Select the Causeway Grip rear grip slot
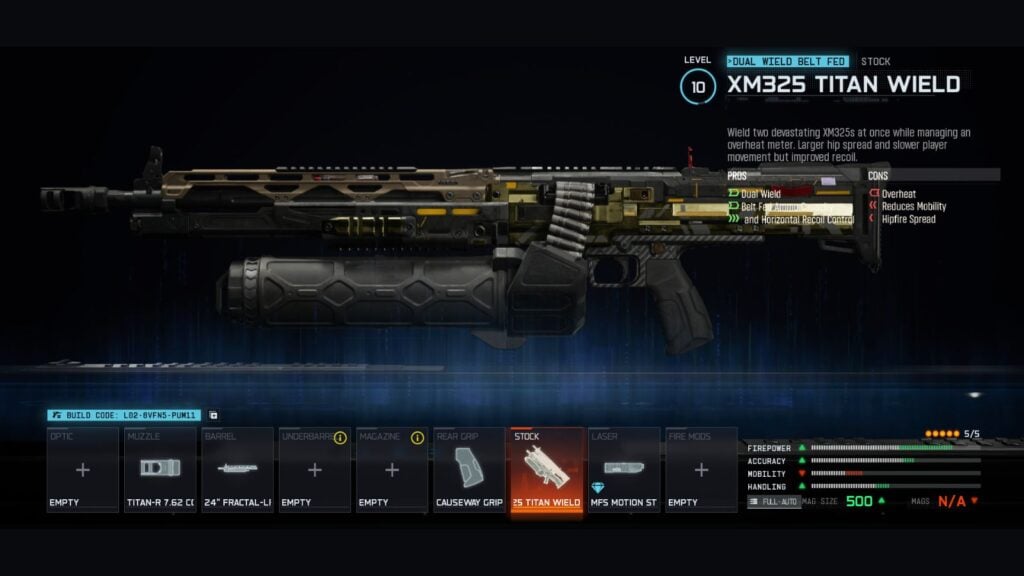The image size is (1024, 576). tap(469, 470)
